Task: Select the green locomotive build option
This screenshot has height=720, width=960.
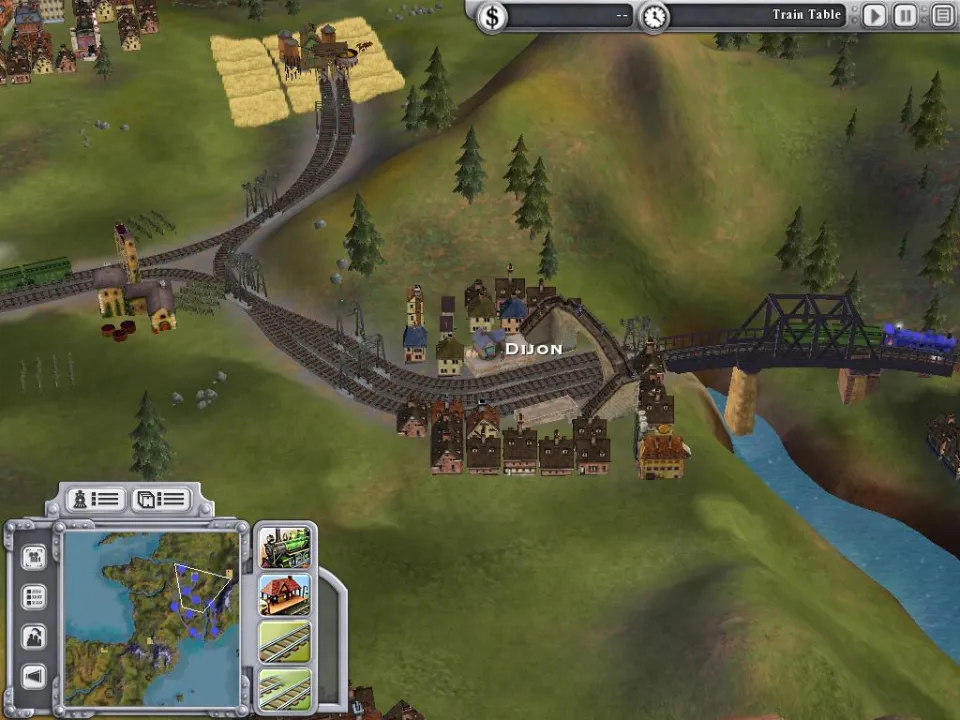Action: [285, 547]
